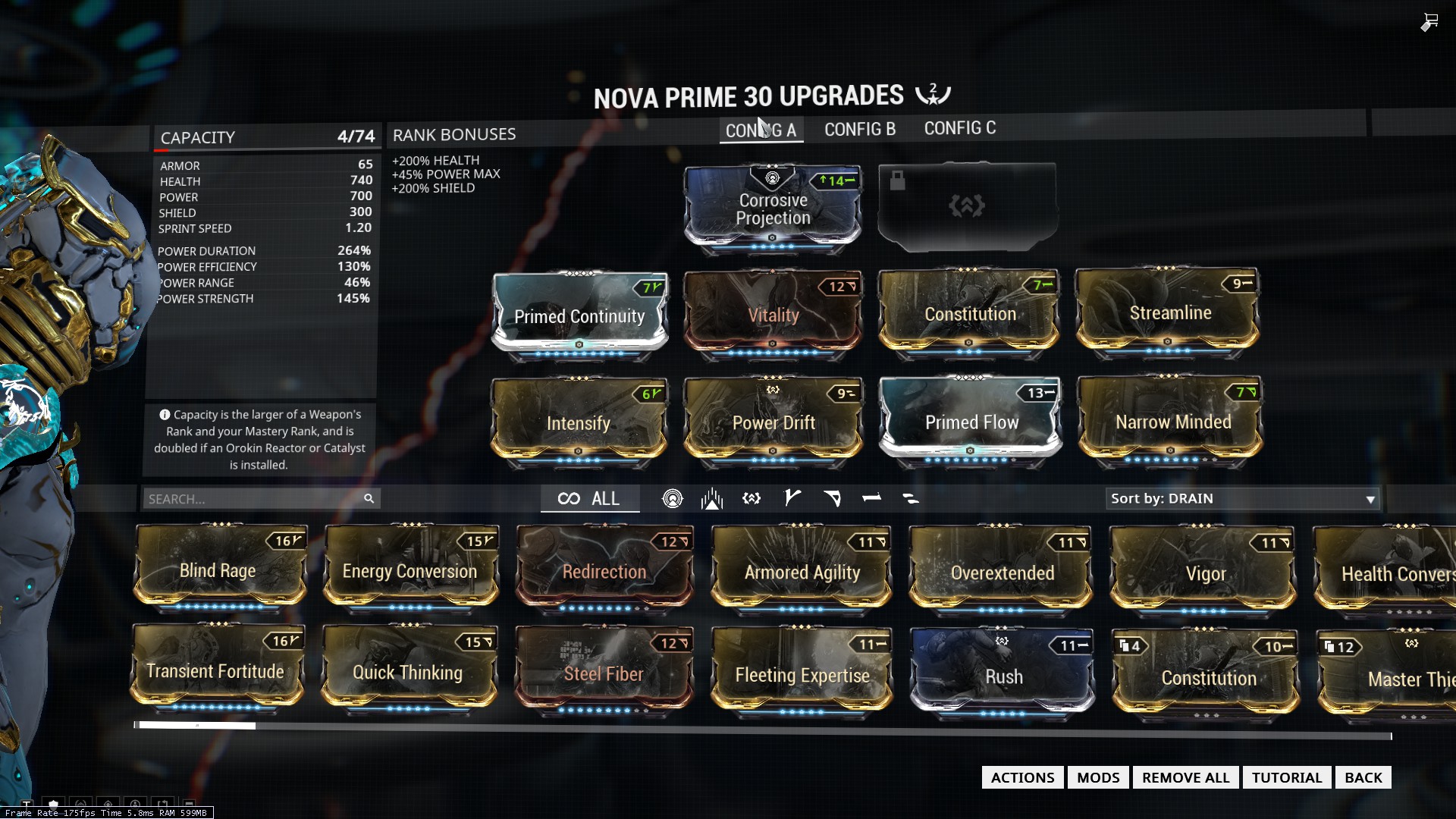Open the Tutorial
Screen dimensions: 1456x819
pyautogui.click(x=1286, y=777)
